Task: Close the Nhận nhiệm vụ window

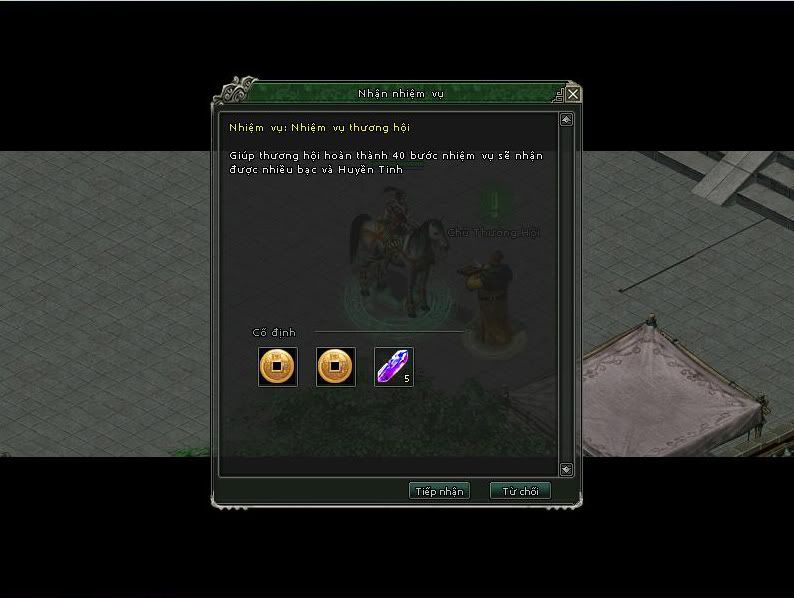Action: (x=573, y=94)
